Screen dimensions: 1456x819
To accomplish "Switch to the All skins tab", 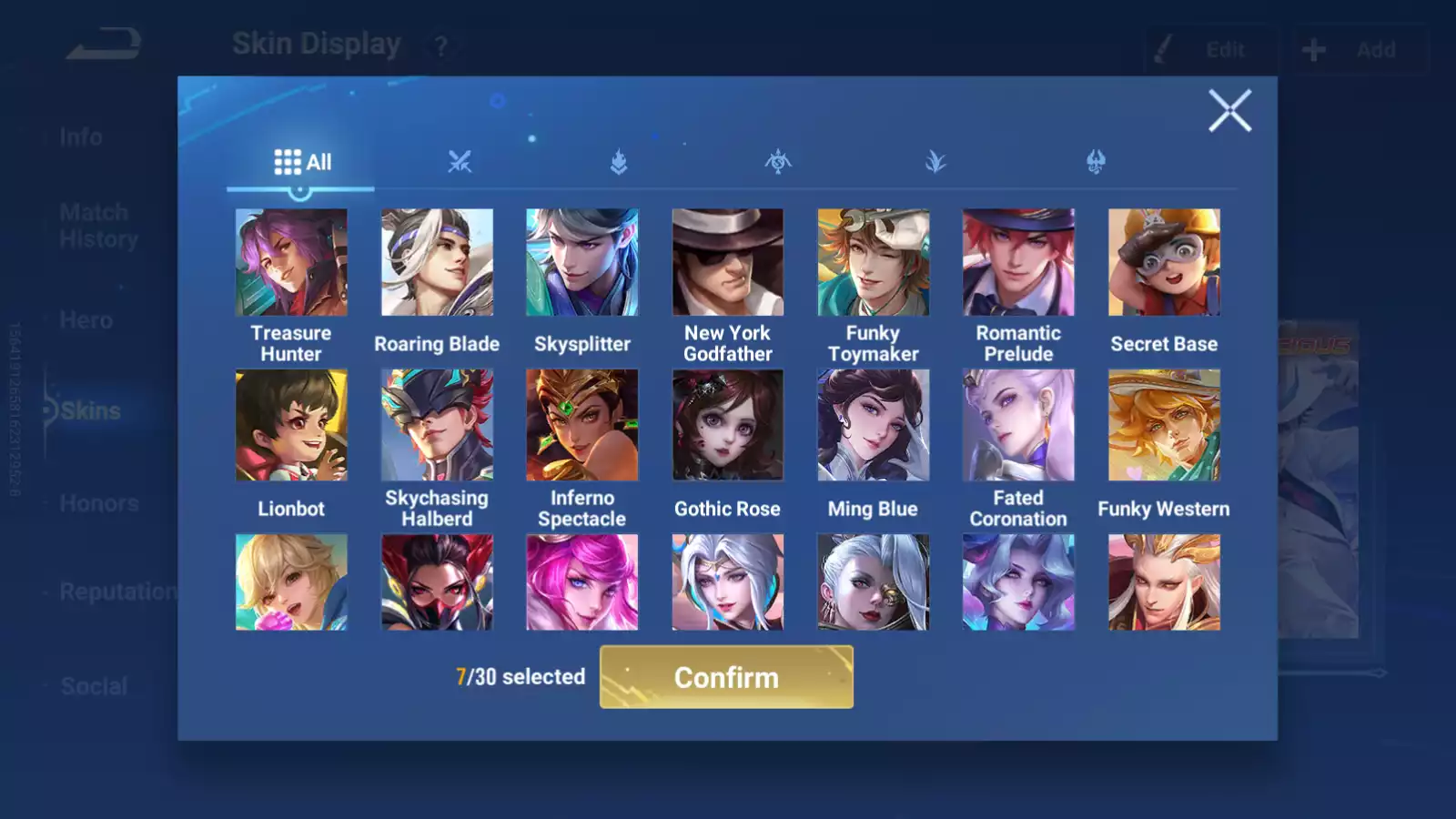I will (x=302, y=162).
